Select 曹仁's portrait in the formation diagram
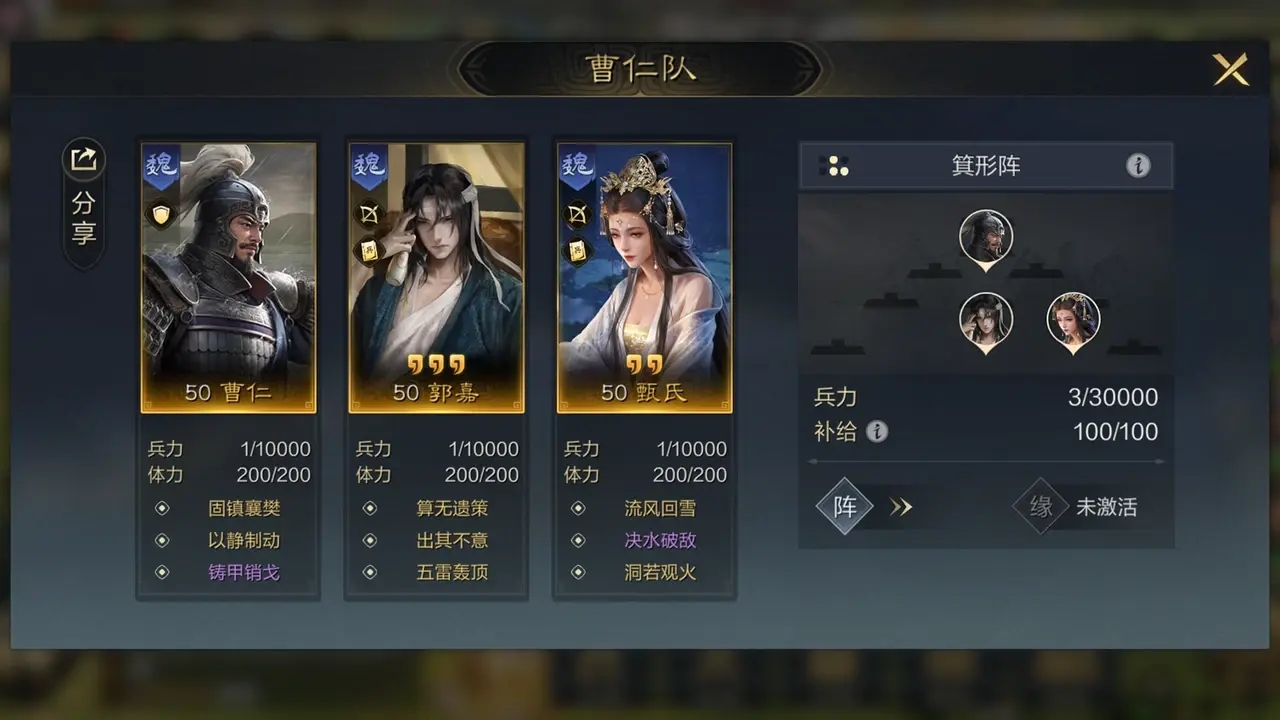This screenshot has width=1280, height=720. pyautogui.click(x=986, y=237)
